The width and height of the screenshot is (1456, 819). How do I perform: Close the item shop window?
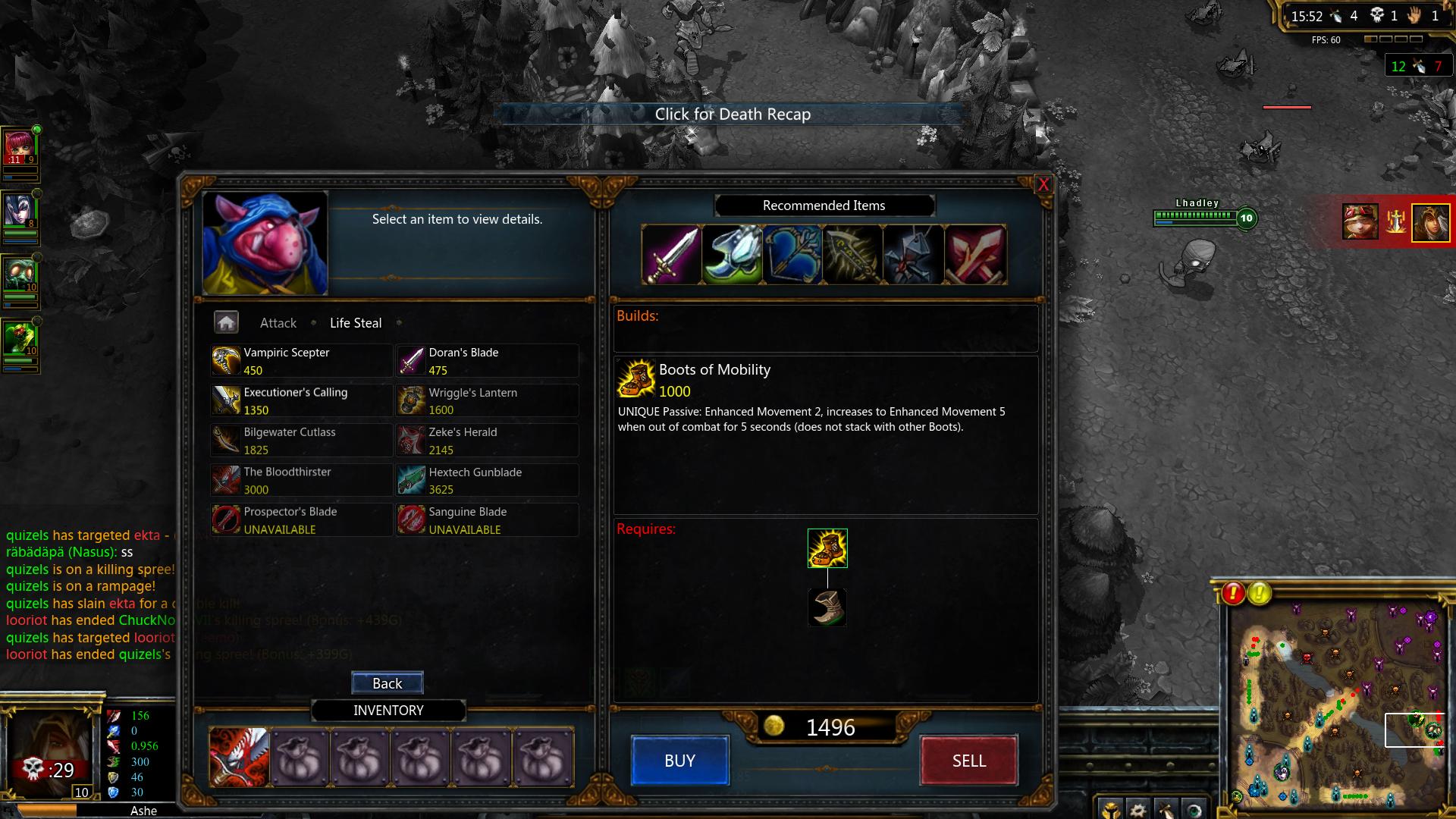coord(1043,184)
